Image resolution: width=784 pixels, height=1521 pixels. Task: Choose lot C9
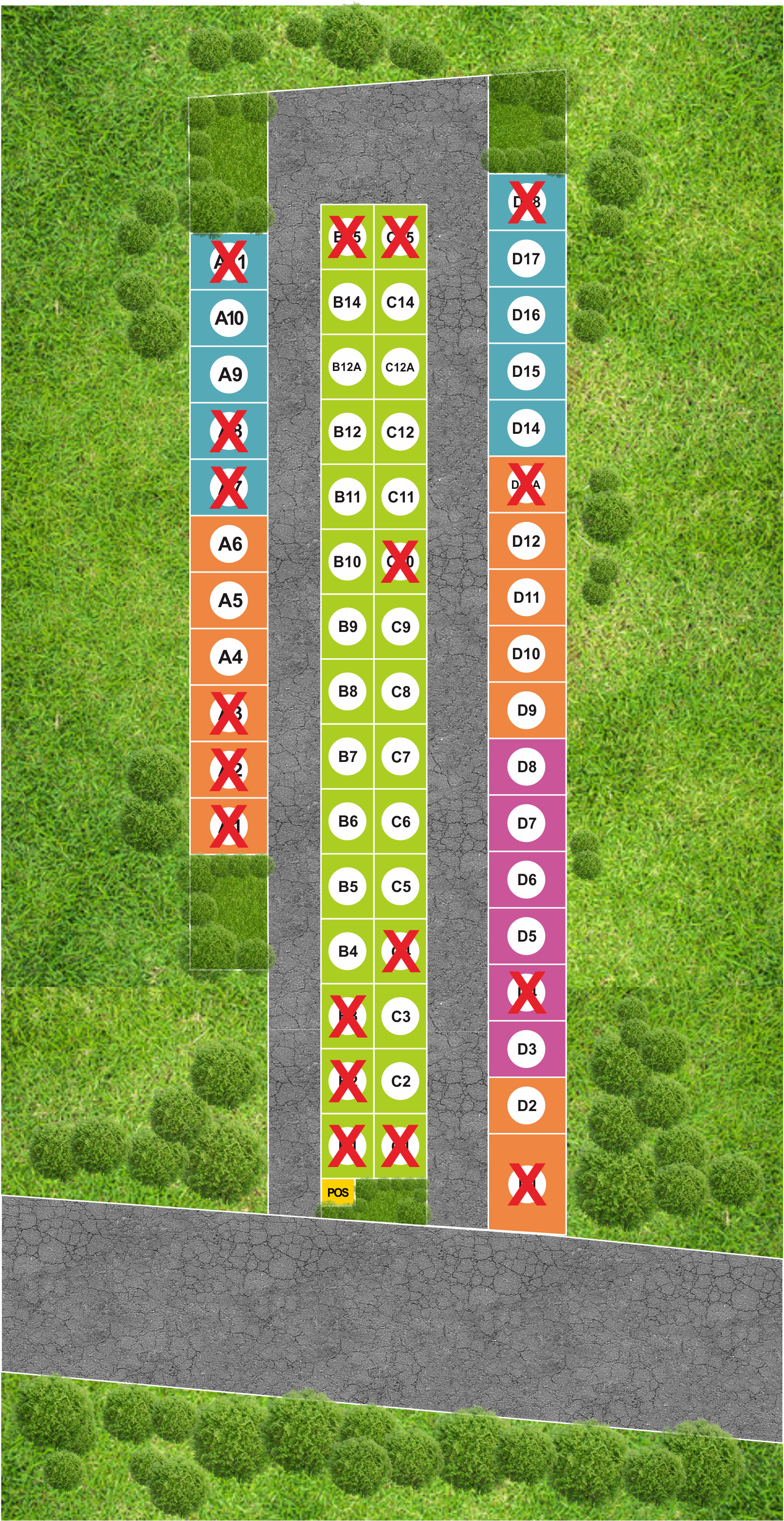400,627
